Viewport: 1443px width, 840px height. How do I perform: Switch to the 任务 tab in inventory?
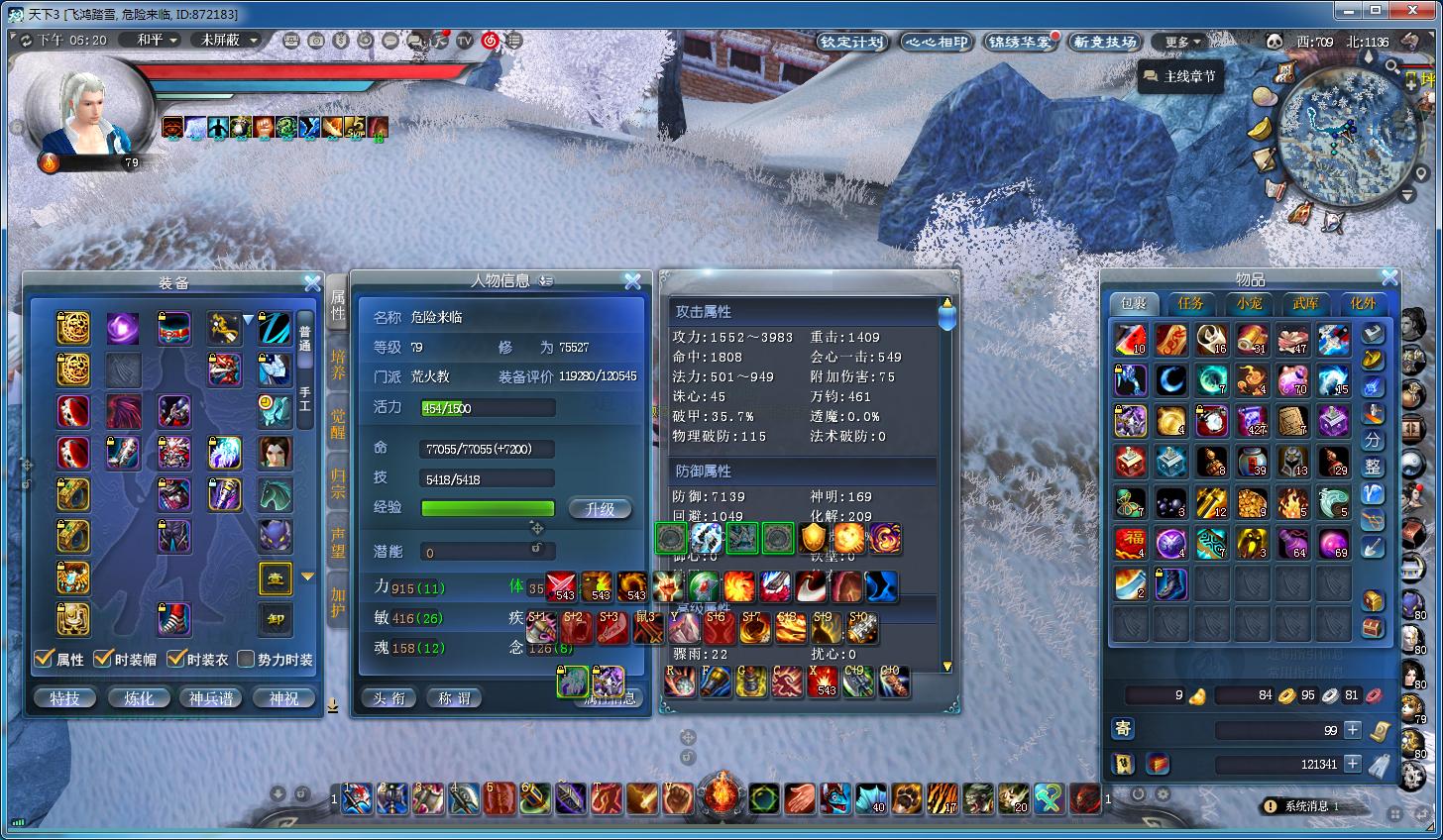tap(1190, 303)
